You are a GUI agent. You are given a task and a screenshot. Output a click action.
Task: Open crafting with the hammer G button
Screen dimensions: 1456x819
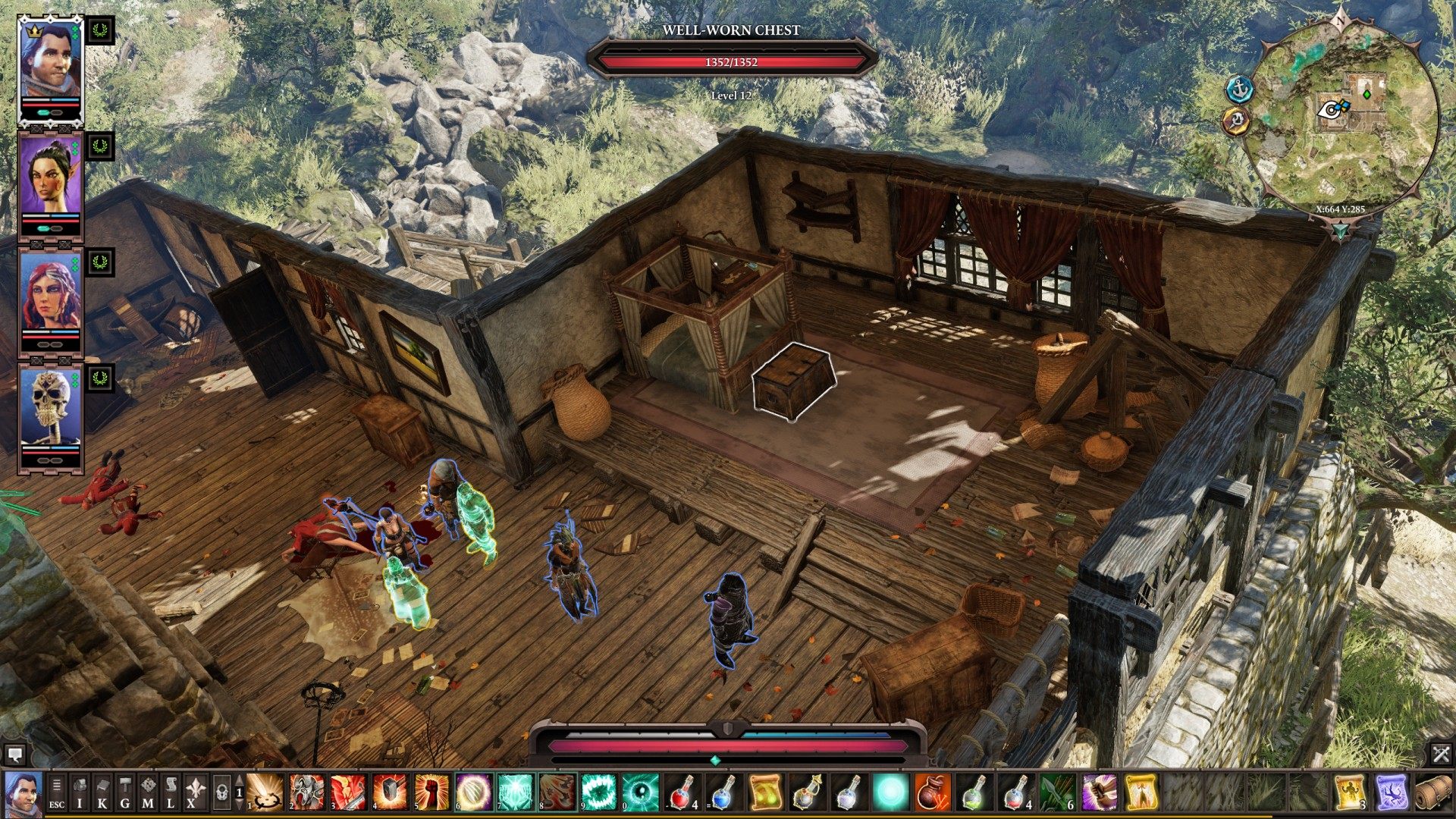tap(125, 791)
